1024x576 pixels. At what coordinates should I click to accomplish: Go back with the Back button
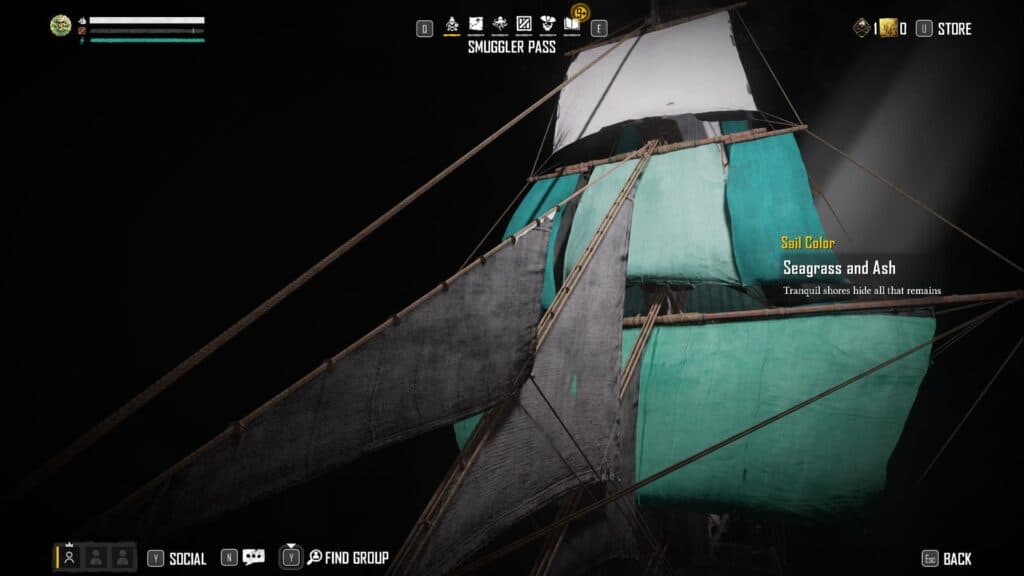pyautogui.click(x=956, y=559)
